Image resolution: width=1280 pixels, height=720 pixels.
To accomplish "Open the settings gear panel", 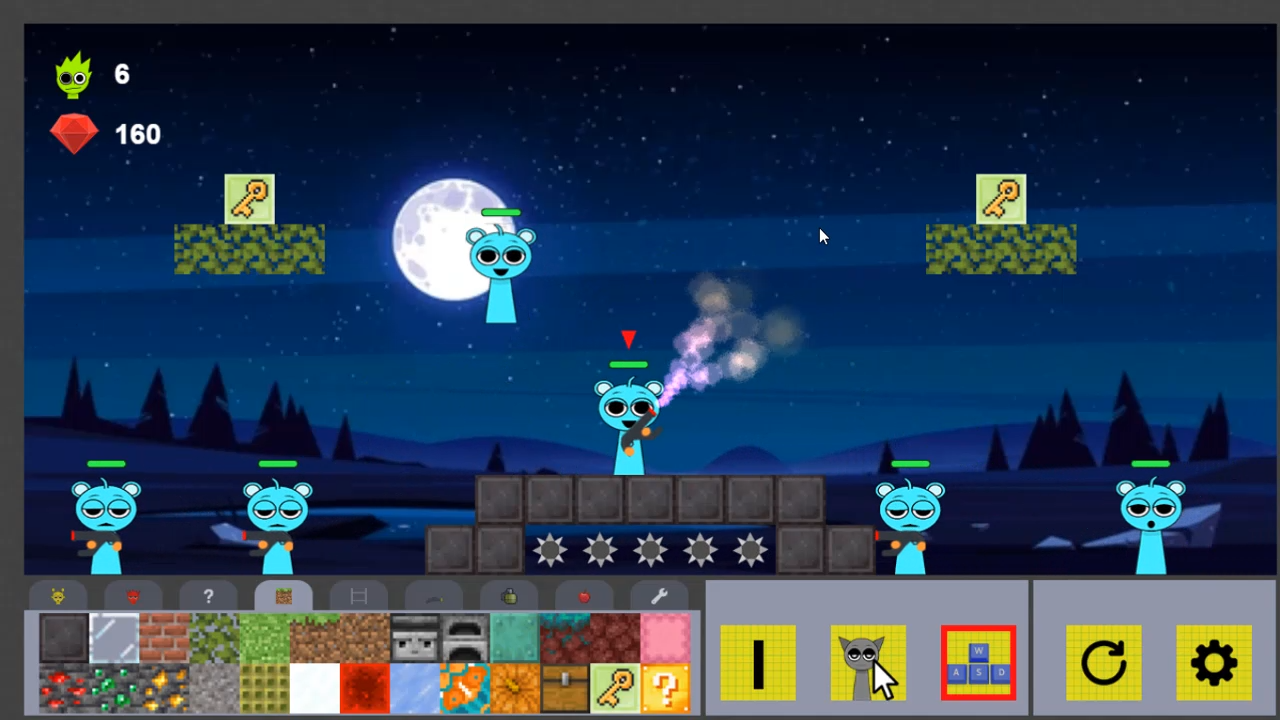I will click(1213, 663).
